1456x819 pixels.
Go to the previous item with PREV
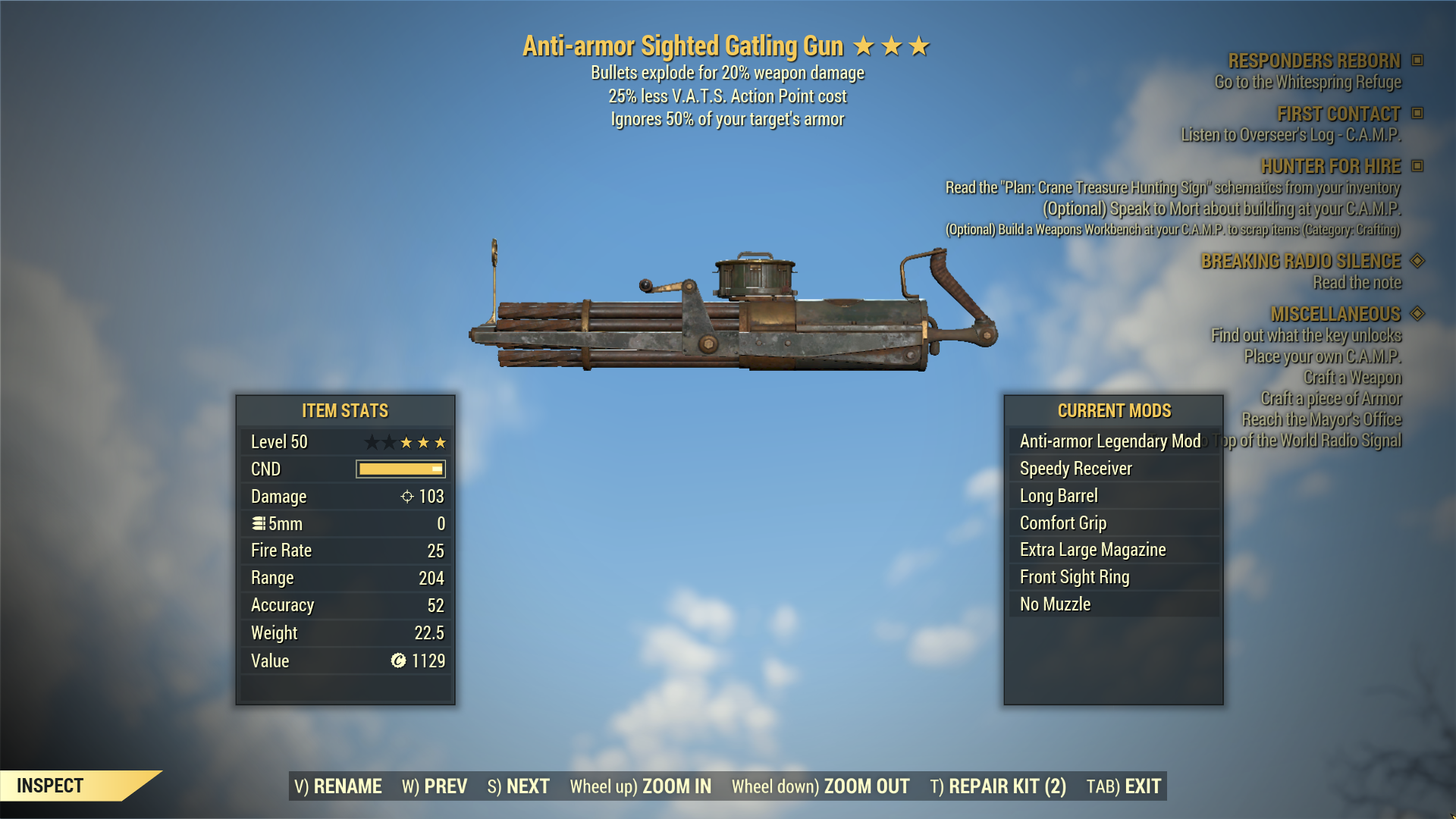point(435,786)
